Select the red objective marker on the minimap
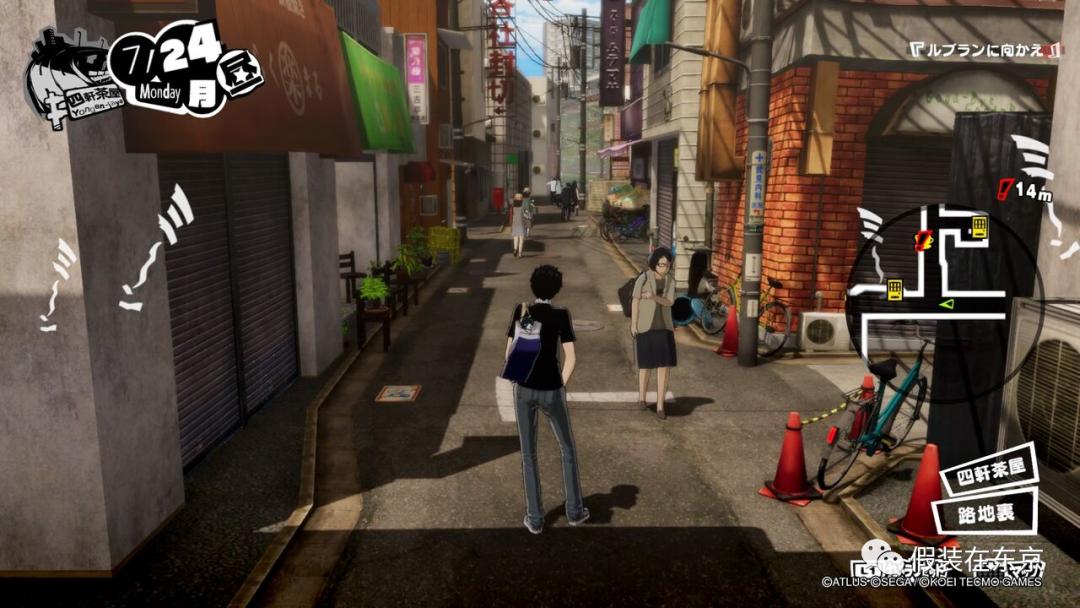Screen dimensions: 1080x608 coord(925,240)
